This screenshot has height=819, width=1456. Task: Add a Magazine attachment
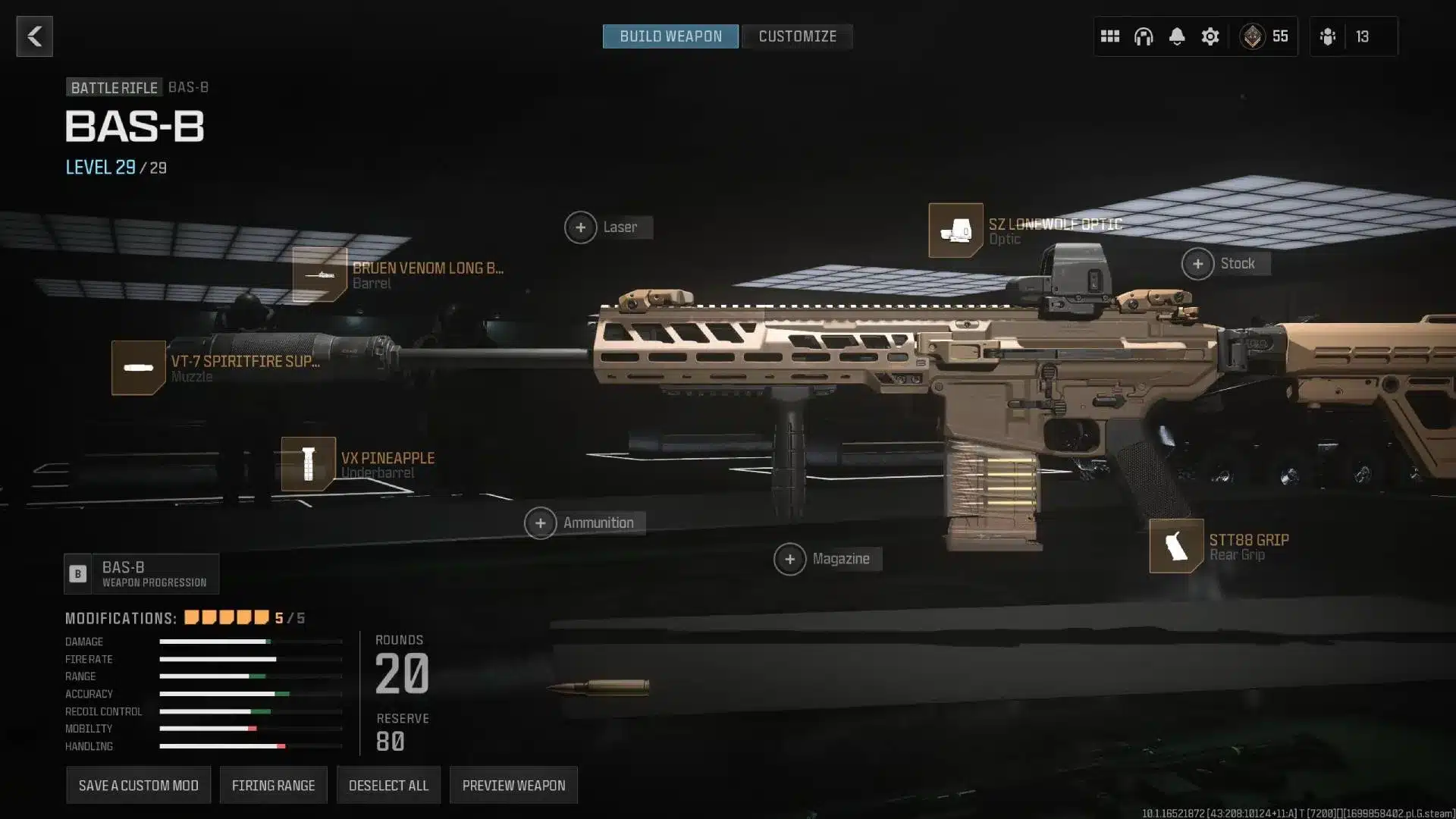(x=792, y=559)
